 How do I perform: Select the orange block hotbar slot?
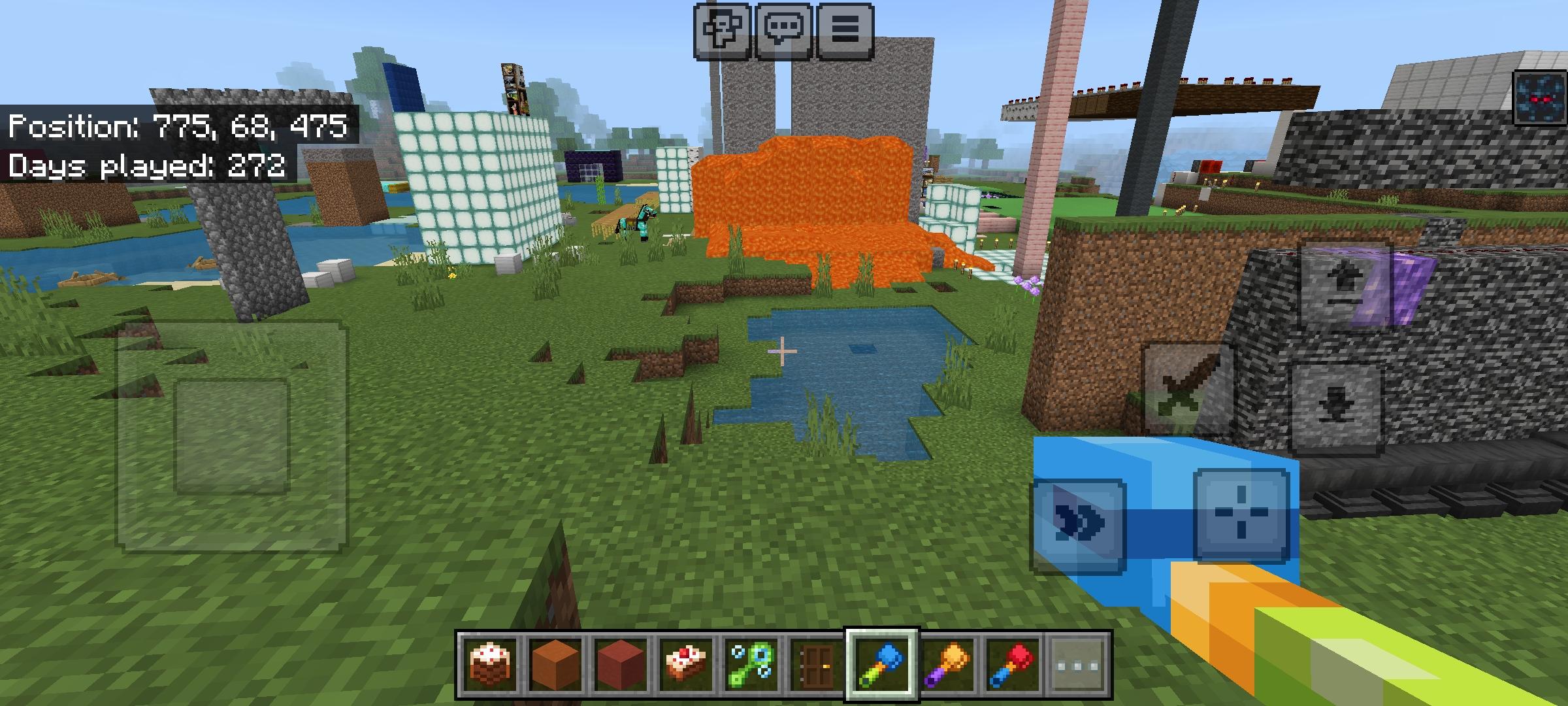(x=554, y=665)
